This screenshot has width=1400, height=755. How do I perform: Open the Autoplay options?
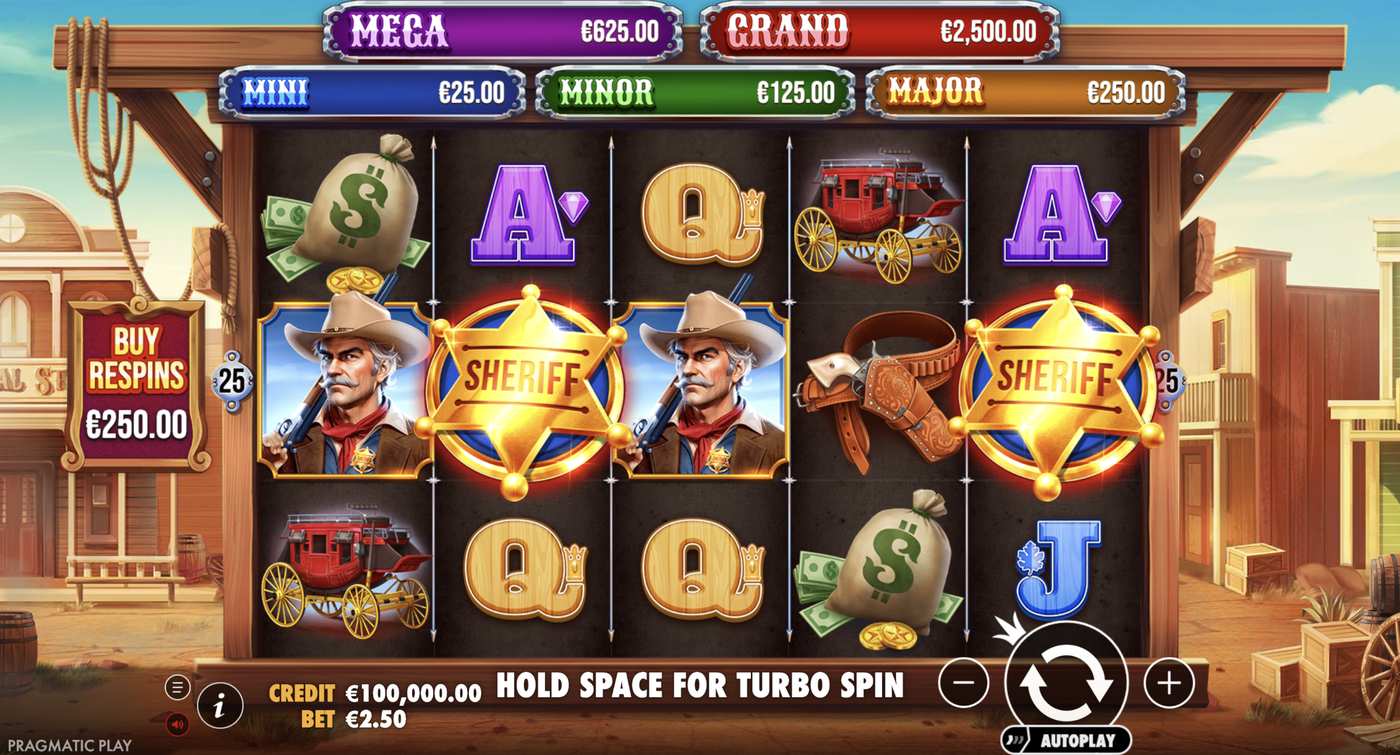pyautogui.click(x=1066, y=741)
